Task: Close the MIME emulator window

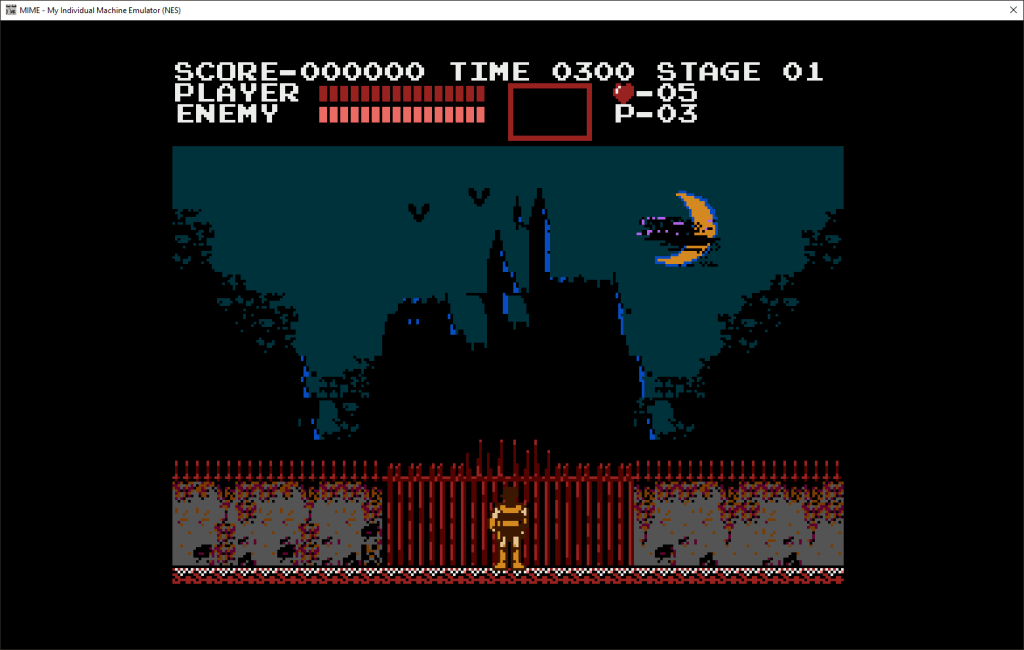Action: click(1000, 10)
